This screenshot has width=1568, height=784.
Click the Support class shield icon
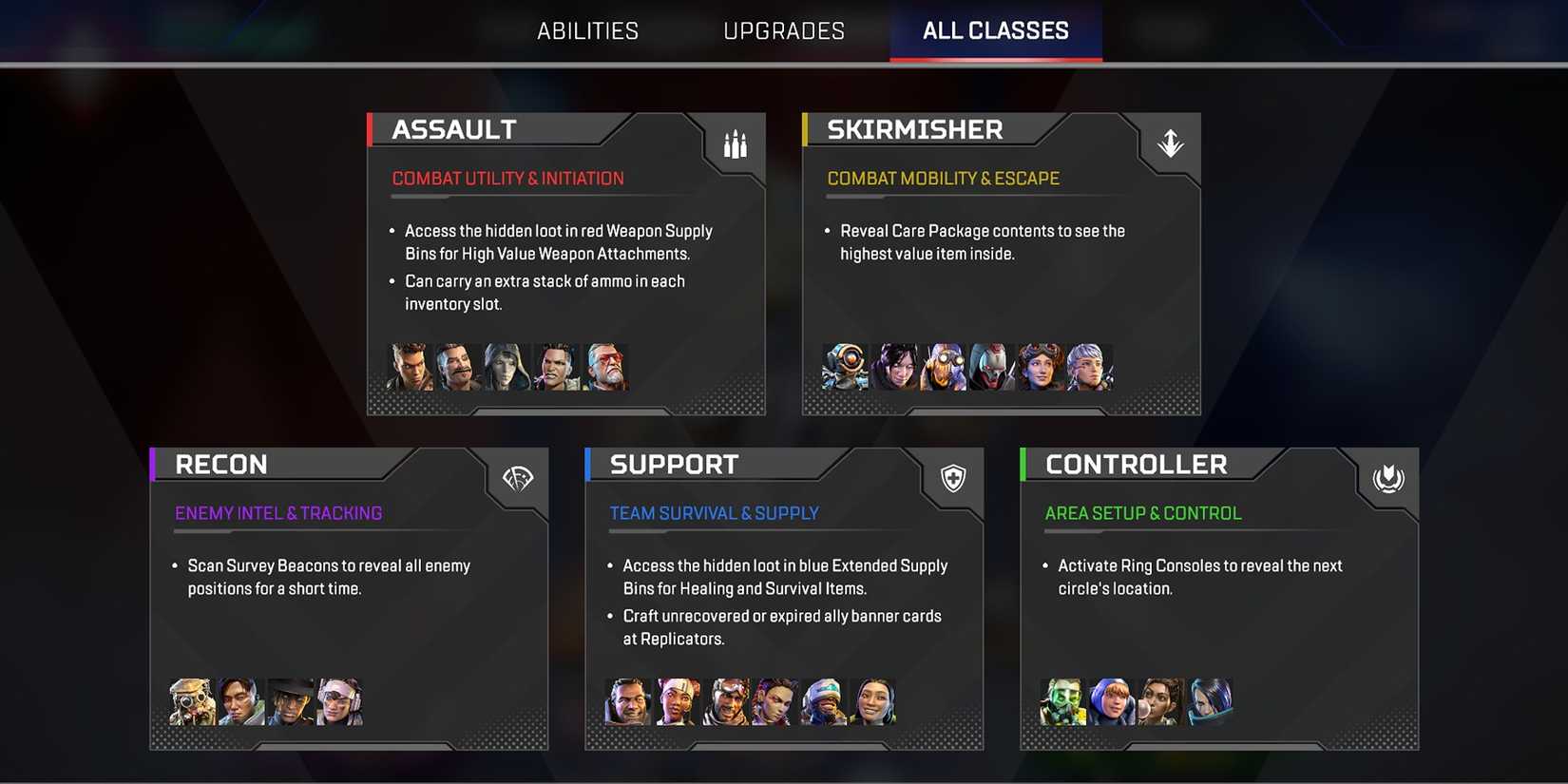[x=951, y=478]
